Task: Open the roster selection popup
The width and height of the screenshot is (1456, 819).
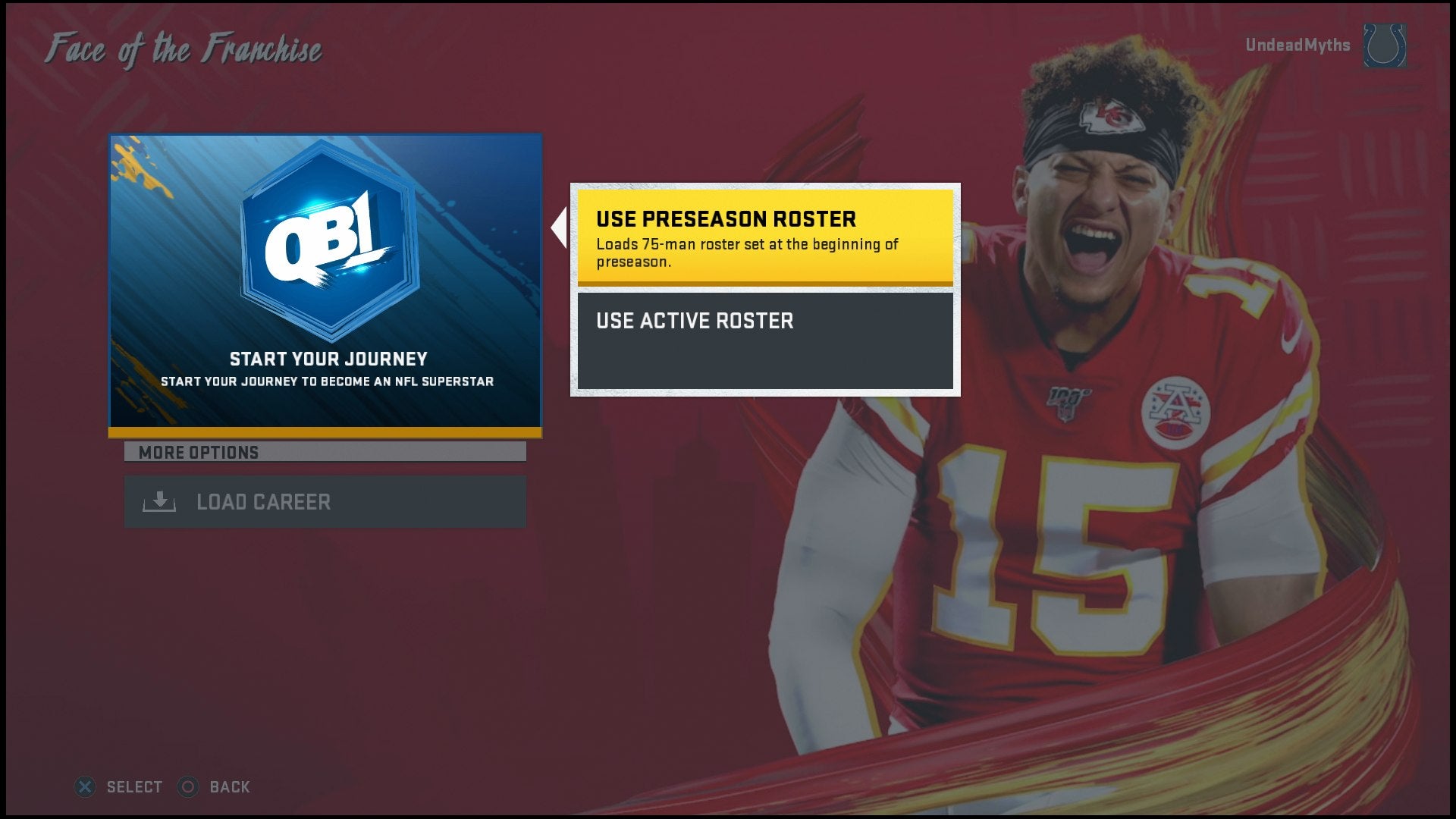Action: click(764, 288)
